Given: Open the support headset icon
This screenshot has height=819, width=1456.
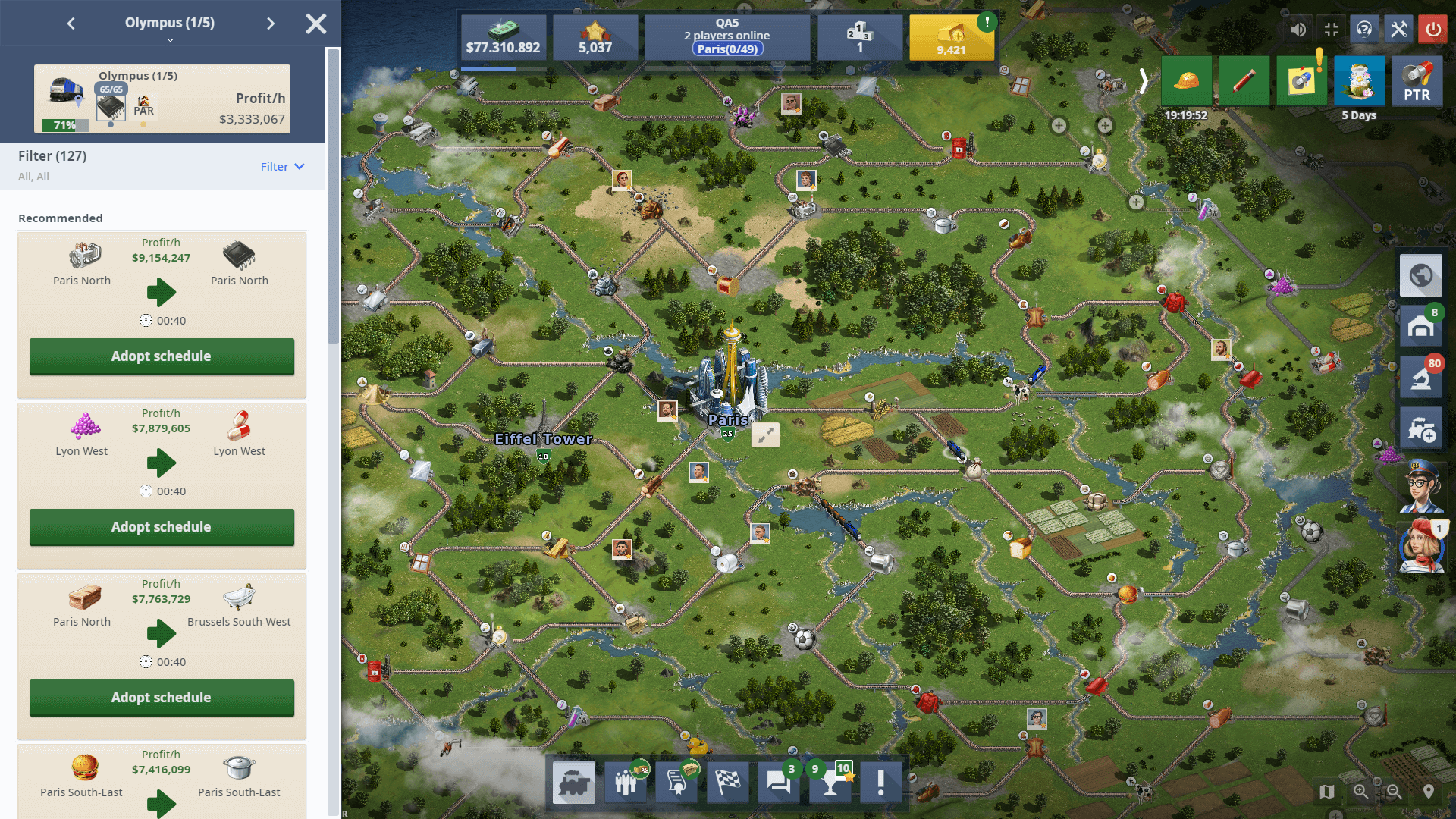Looking at the screenshot, I should point(1364,30).
